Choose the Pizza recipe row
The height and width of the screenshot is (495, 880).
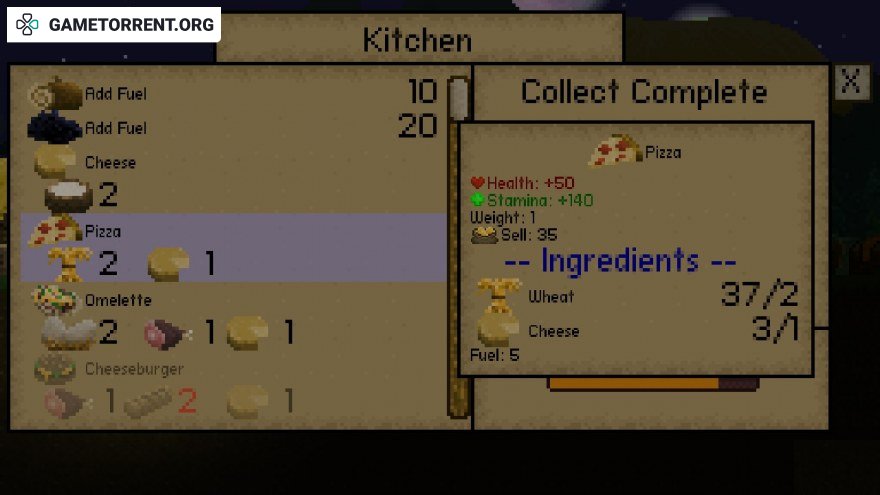tap(230, 246)
